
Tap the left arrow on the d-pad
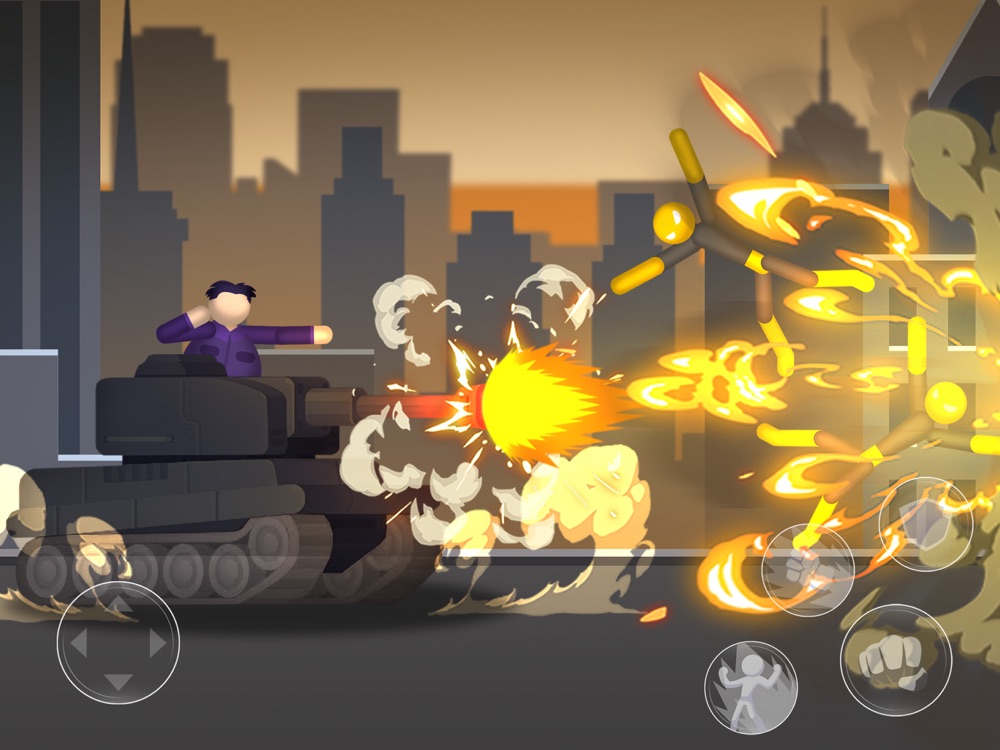(78, 644)
